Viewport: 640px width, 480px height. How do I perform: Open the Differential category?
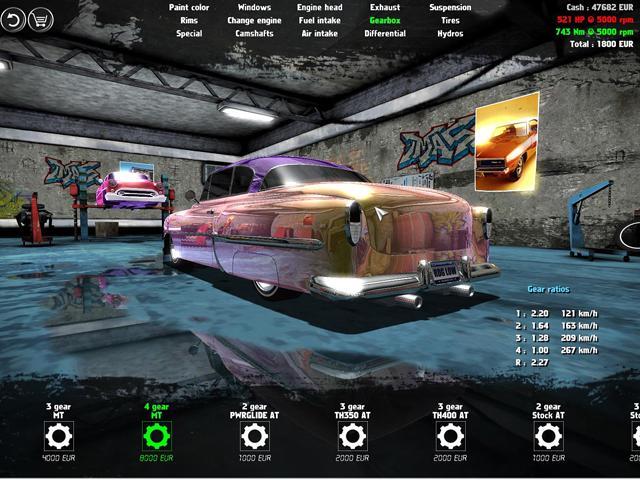click(x=385, y=33)
